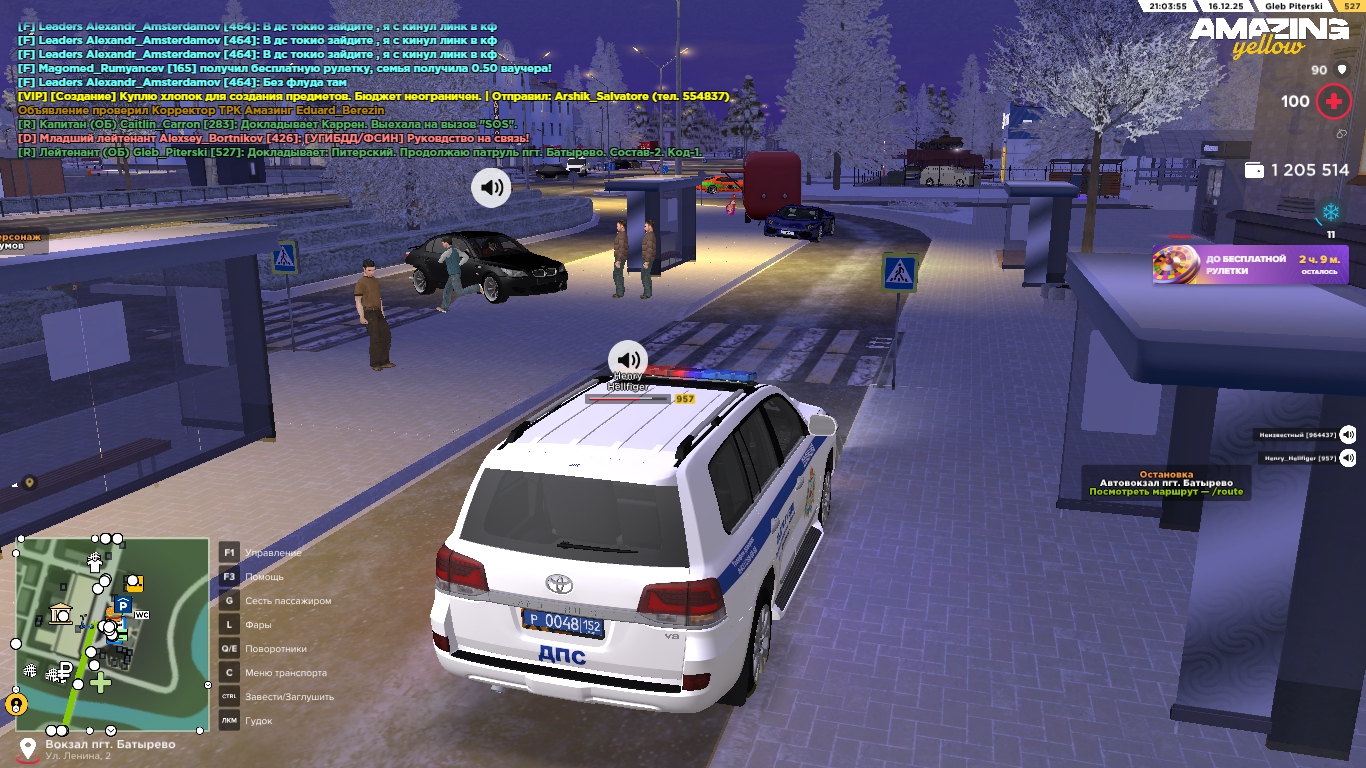This screenshot has width=1366, height=768.
Task: Click the red health cross icon
Action: pyautogui.click(x=1333, y=101)
